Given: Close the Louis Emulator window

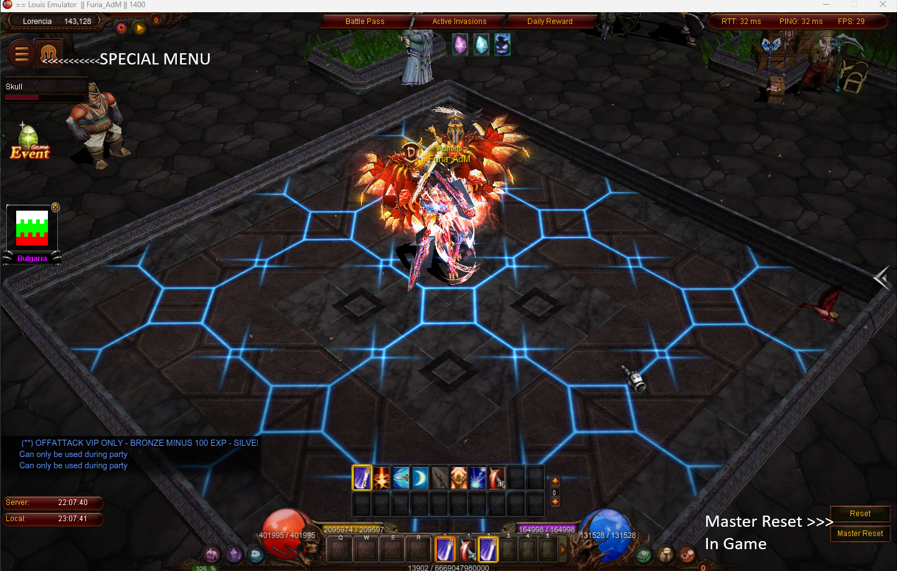Looking at the screenshot, I should tap(882, 5).
